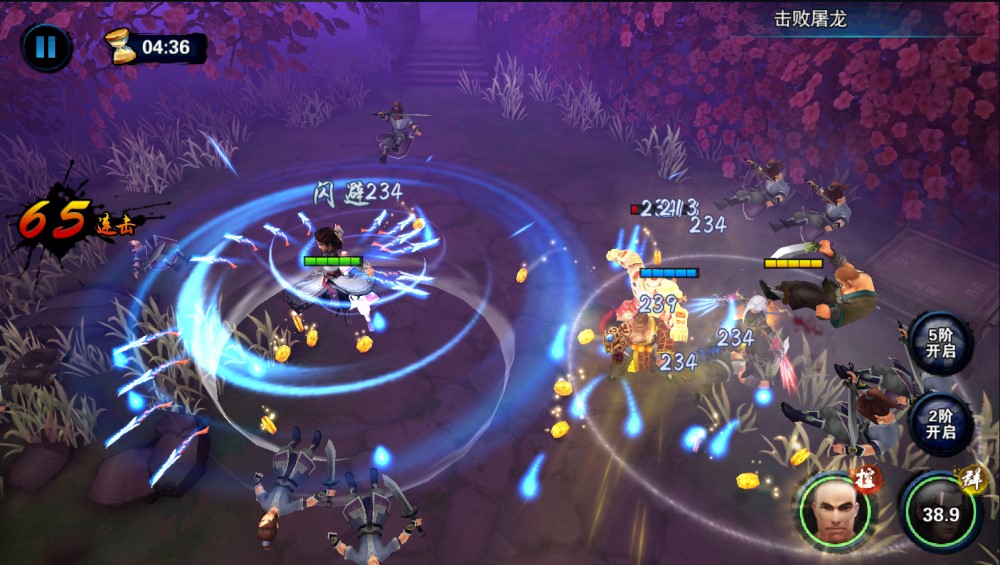Pause the battle with the pause button
The image size is (1000, 565).
coord(45,48)
